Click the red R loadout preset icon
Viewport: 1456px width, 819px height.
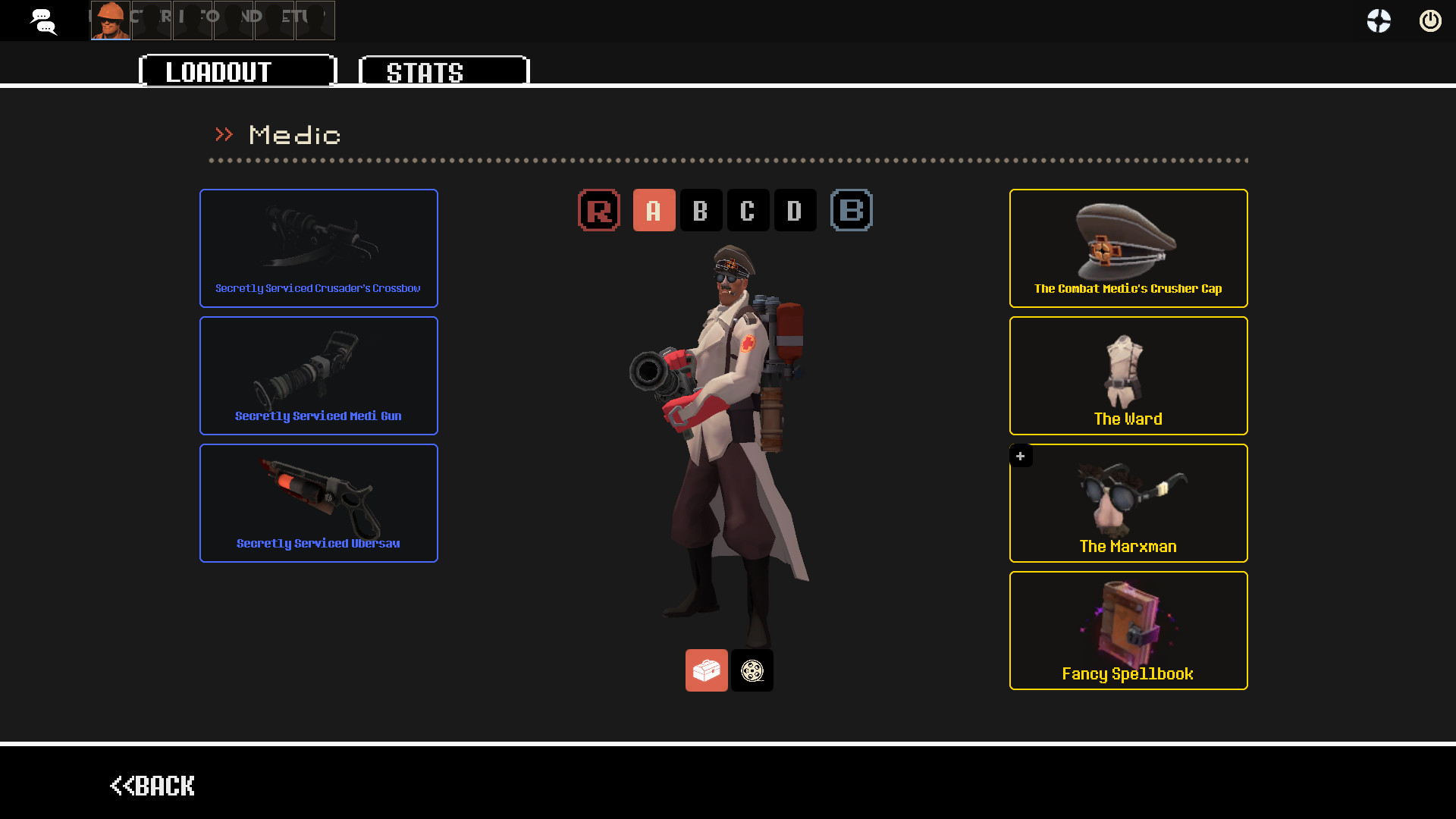point(598,210)
